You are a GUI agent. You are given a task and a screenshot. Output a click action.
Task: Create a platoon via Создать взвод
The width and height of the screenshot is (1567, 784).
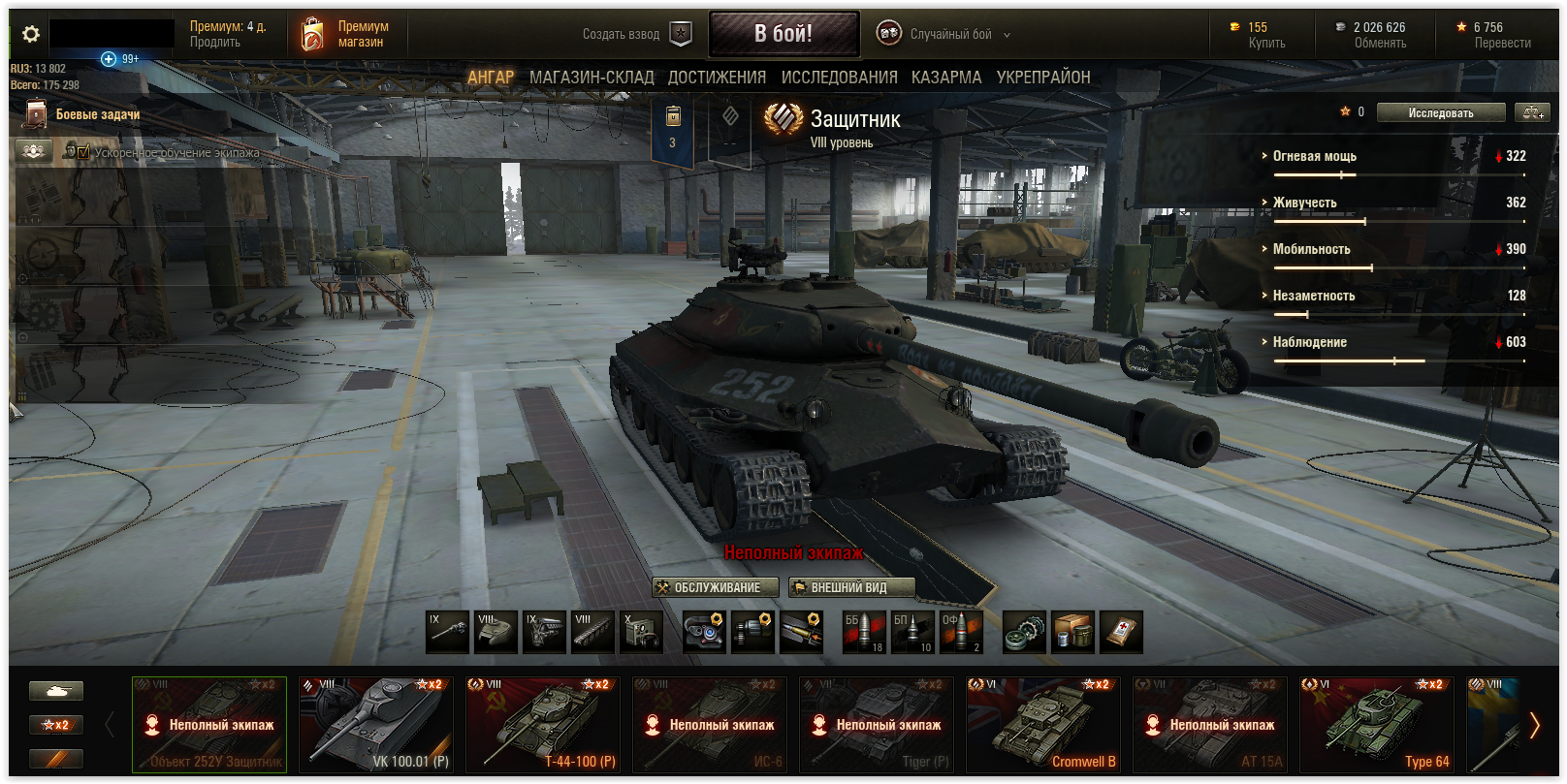636,35
